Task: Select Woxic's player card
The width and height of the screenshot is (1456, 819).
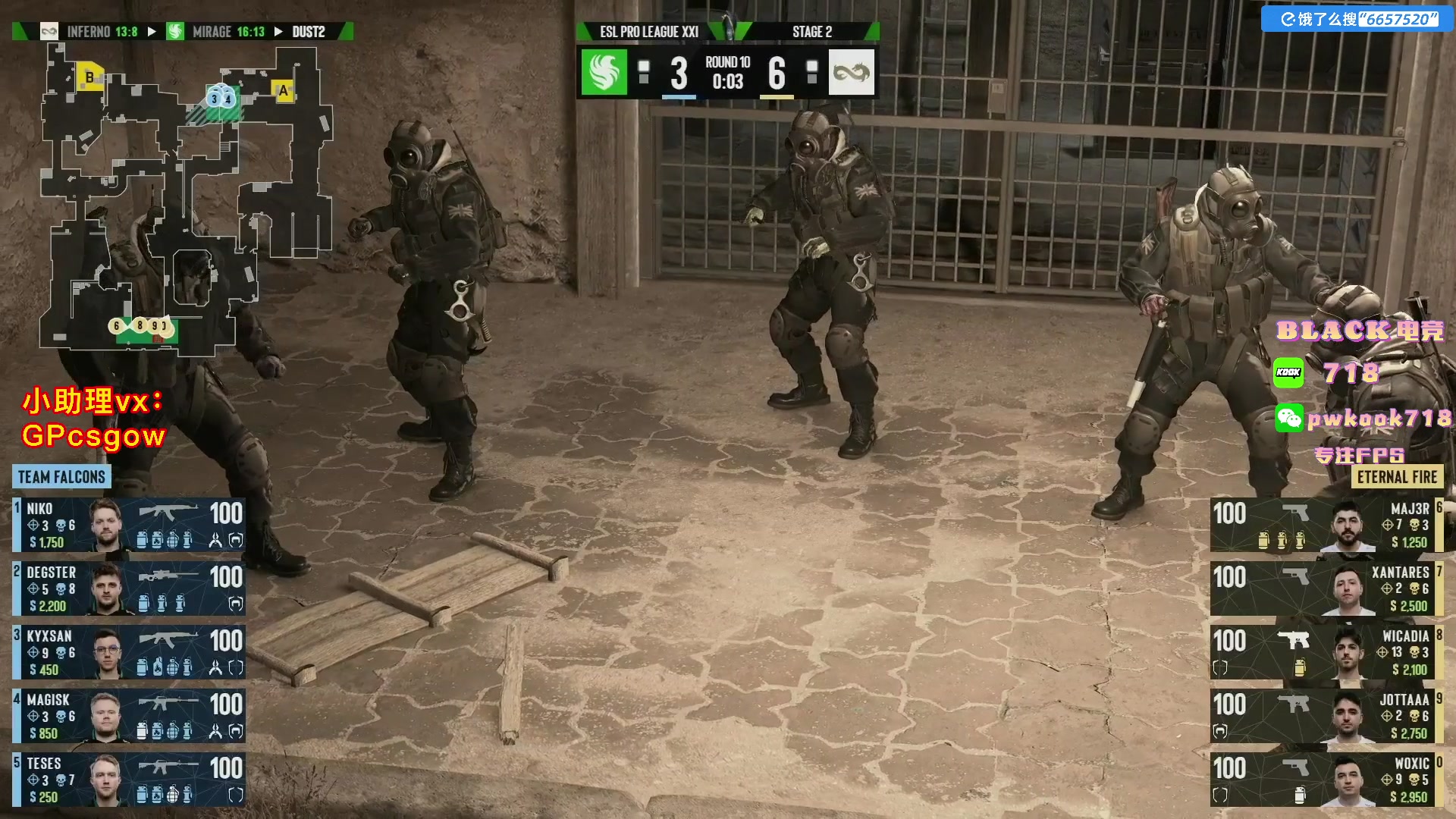Action: pos(1326,780)
